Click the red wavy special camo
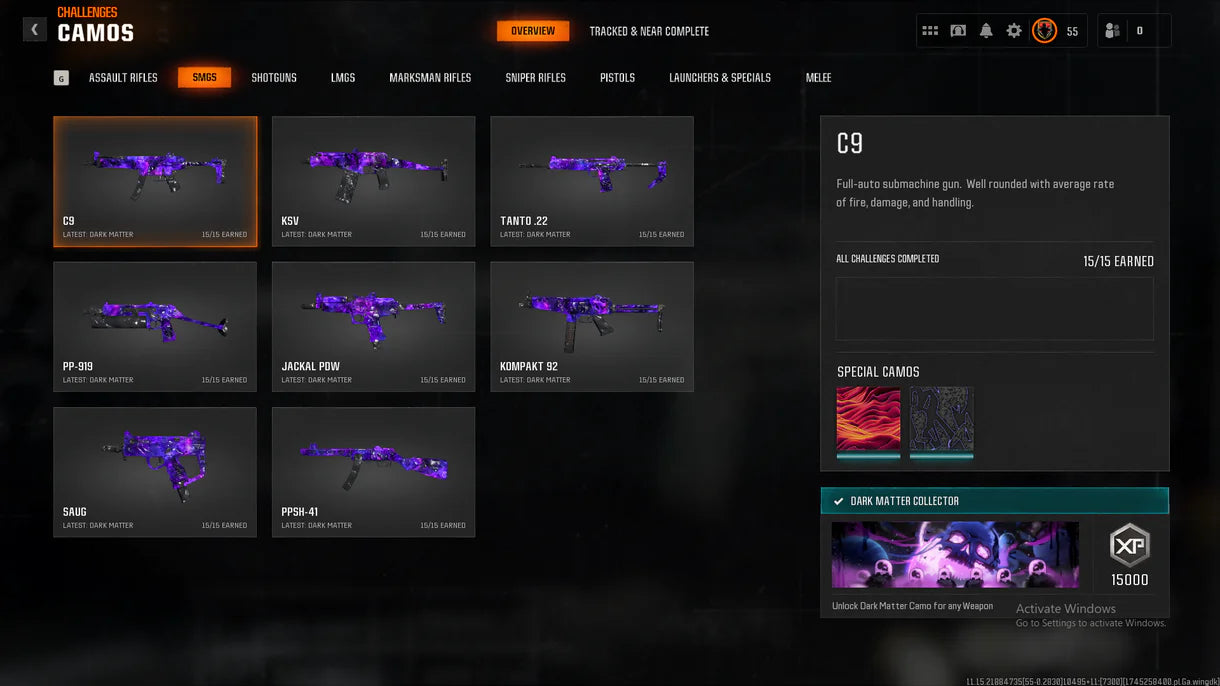Image resolution: width=1220 pixels, height=686 pixels. pyautogui.click(x=868, y=419)
